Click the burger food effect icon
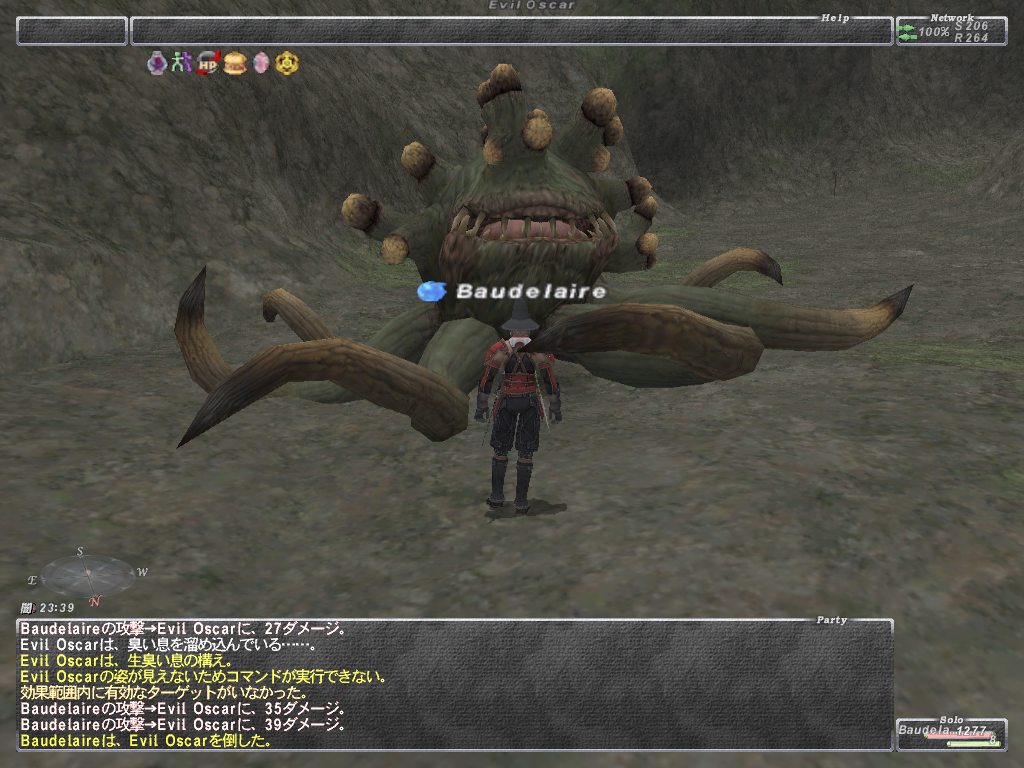This screenshot has width=1024, height=768. tap(235, 64)
